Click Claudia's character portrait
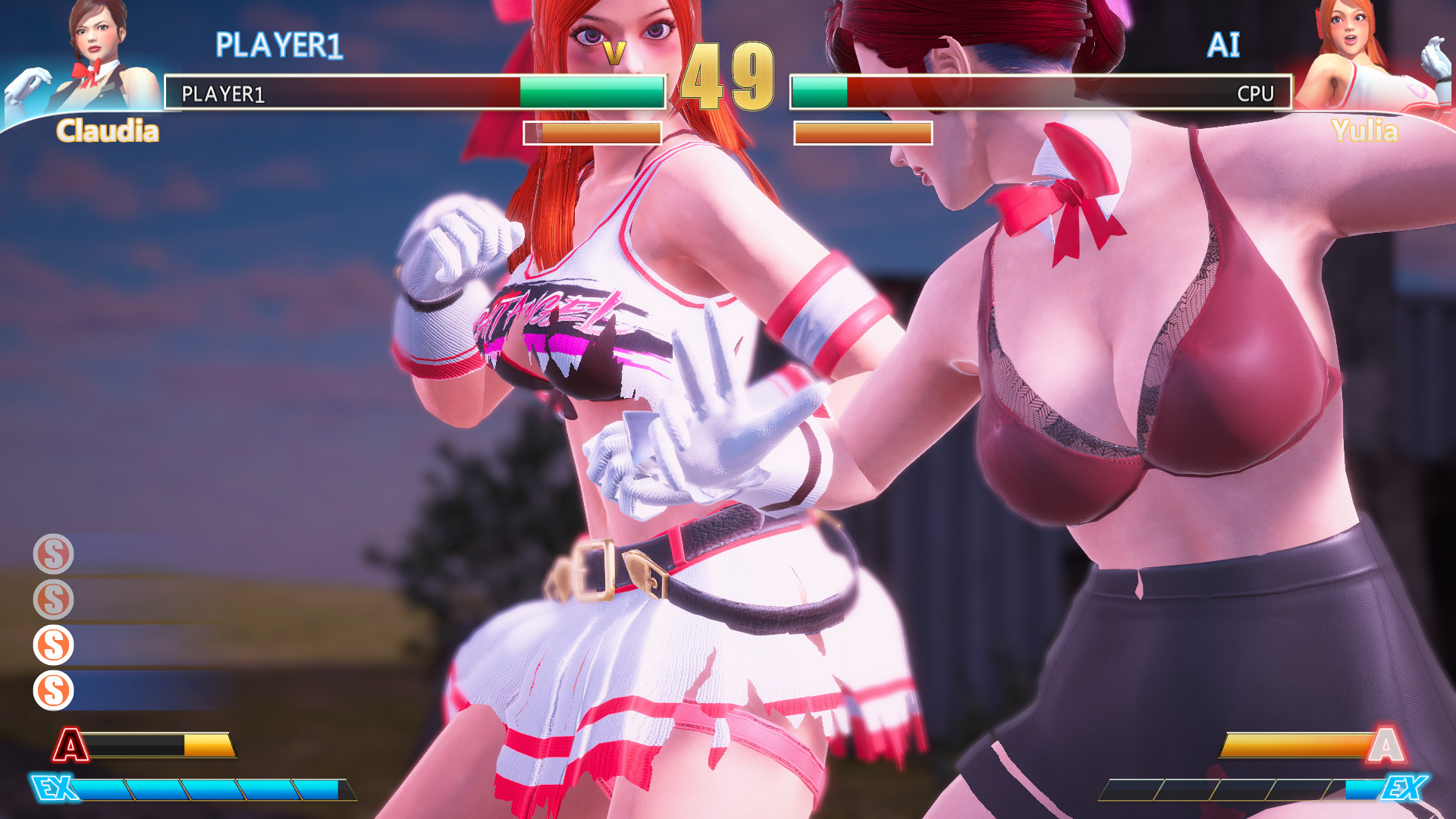 [91, 57]
